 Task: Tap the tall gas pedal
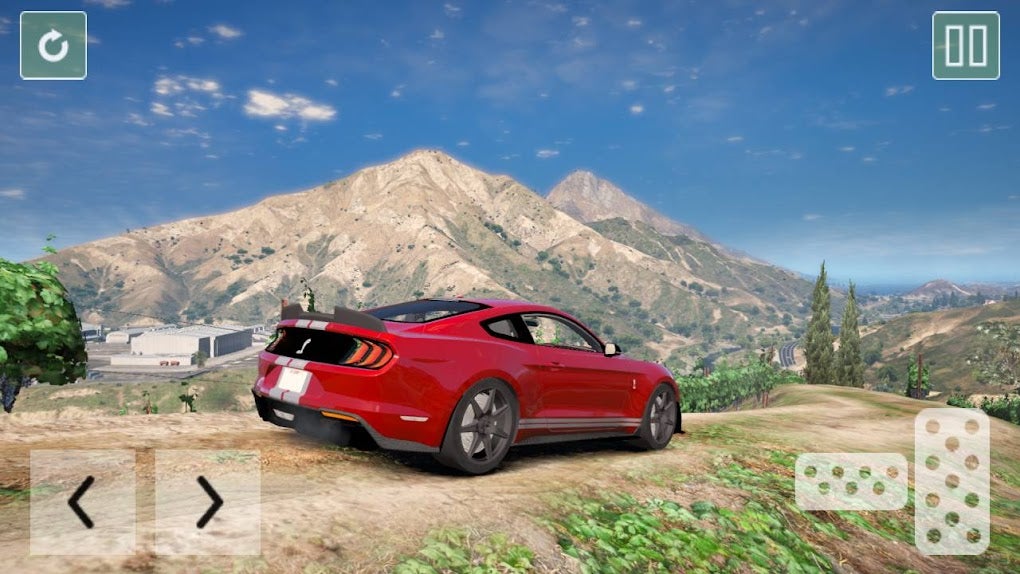(x=952, y=481)
